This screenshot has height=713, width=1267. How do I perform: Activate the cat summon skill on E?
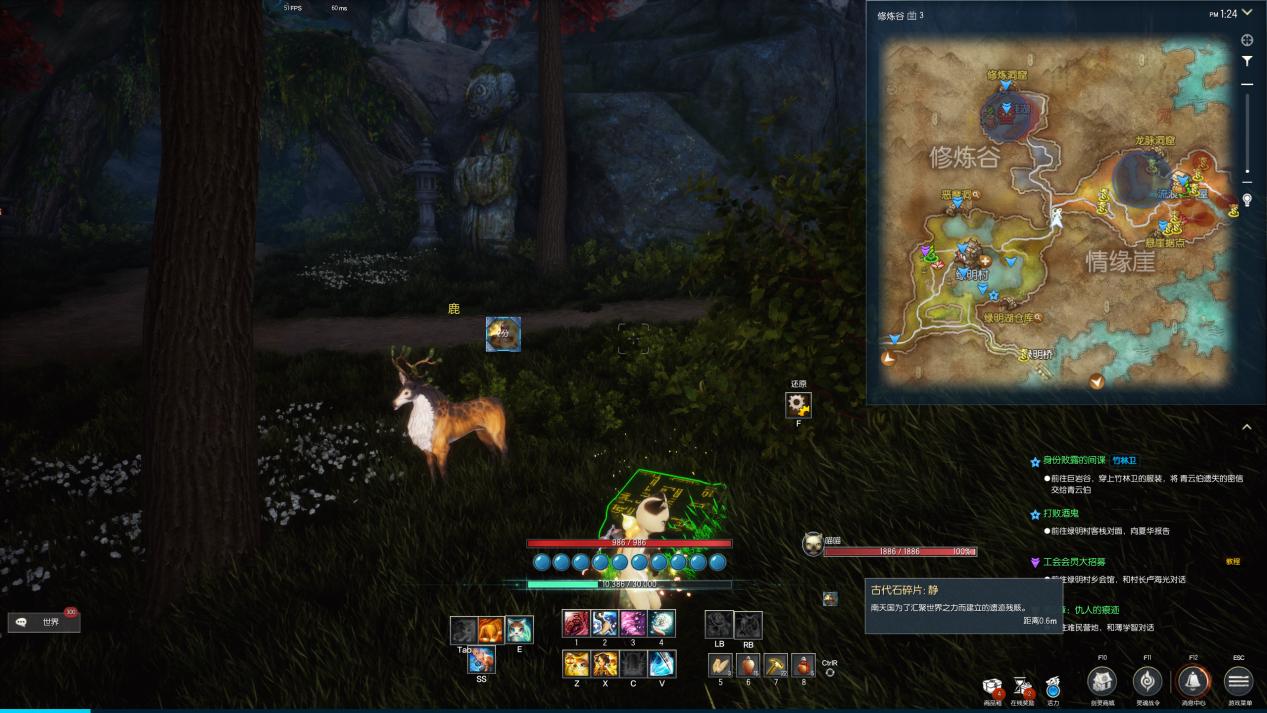(x=519, y=630)
